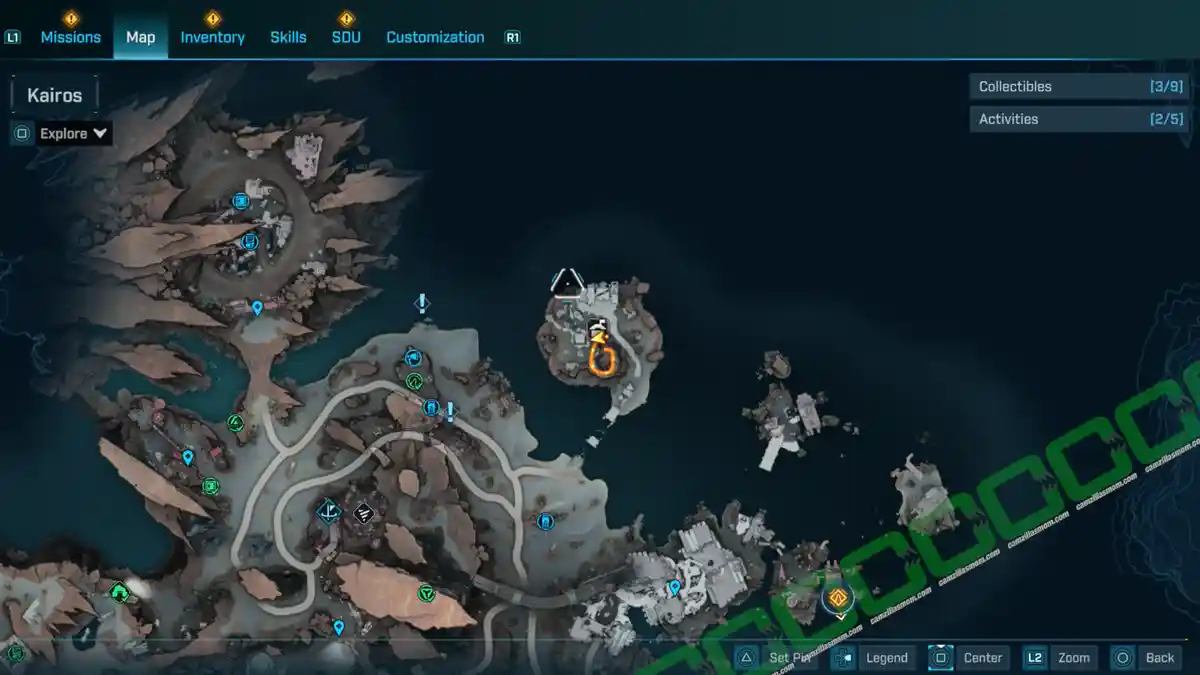Toggle map Zoom
The height and width of the screenshot is (675, 1200).
point(1073,657)
